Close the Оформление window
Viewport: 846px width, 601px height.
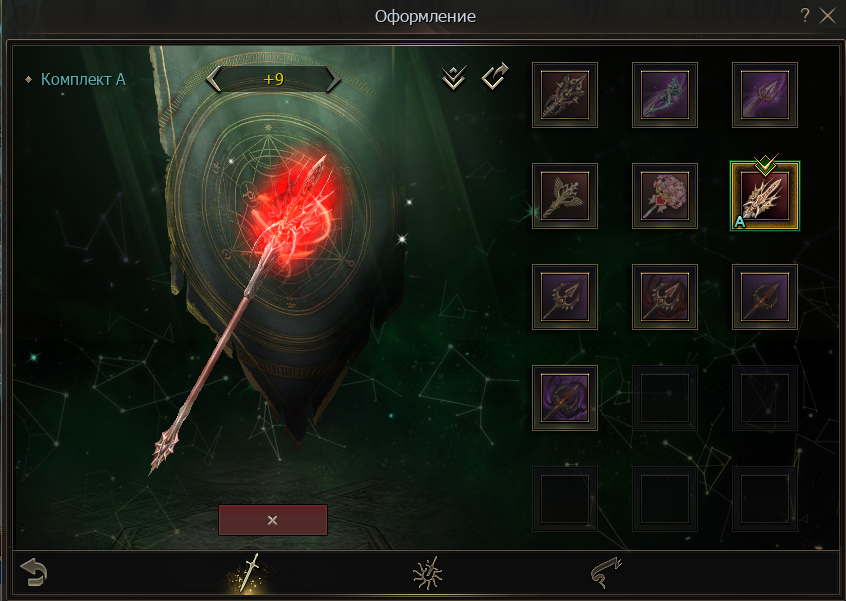(827, 16)
